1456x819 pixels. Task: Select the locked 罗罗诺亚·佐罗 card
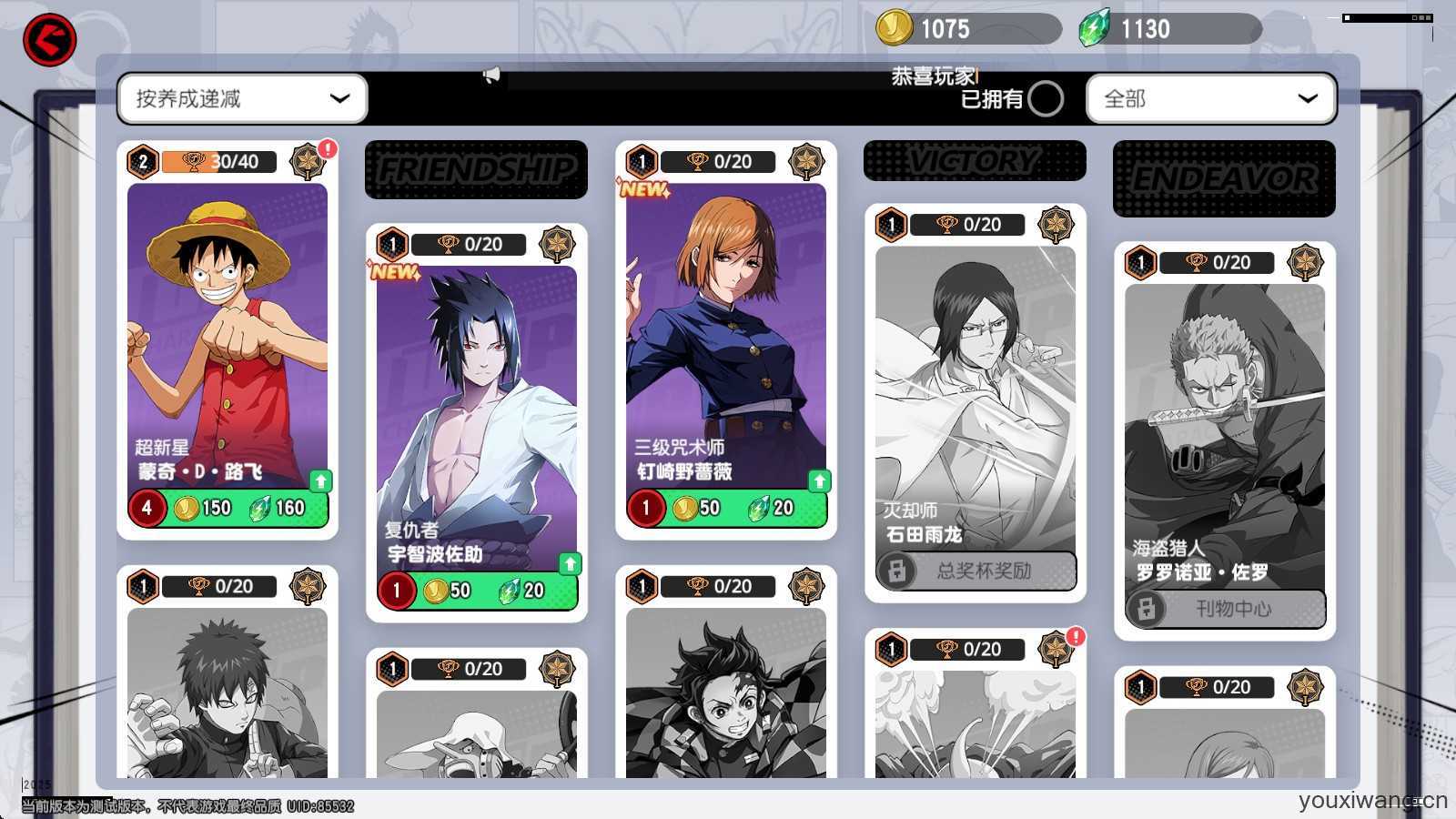click(1224, 428)
